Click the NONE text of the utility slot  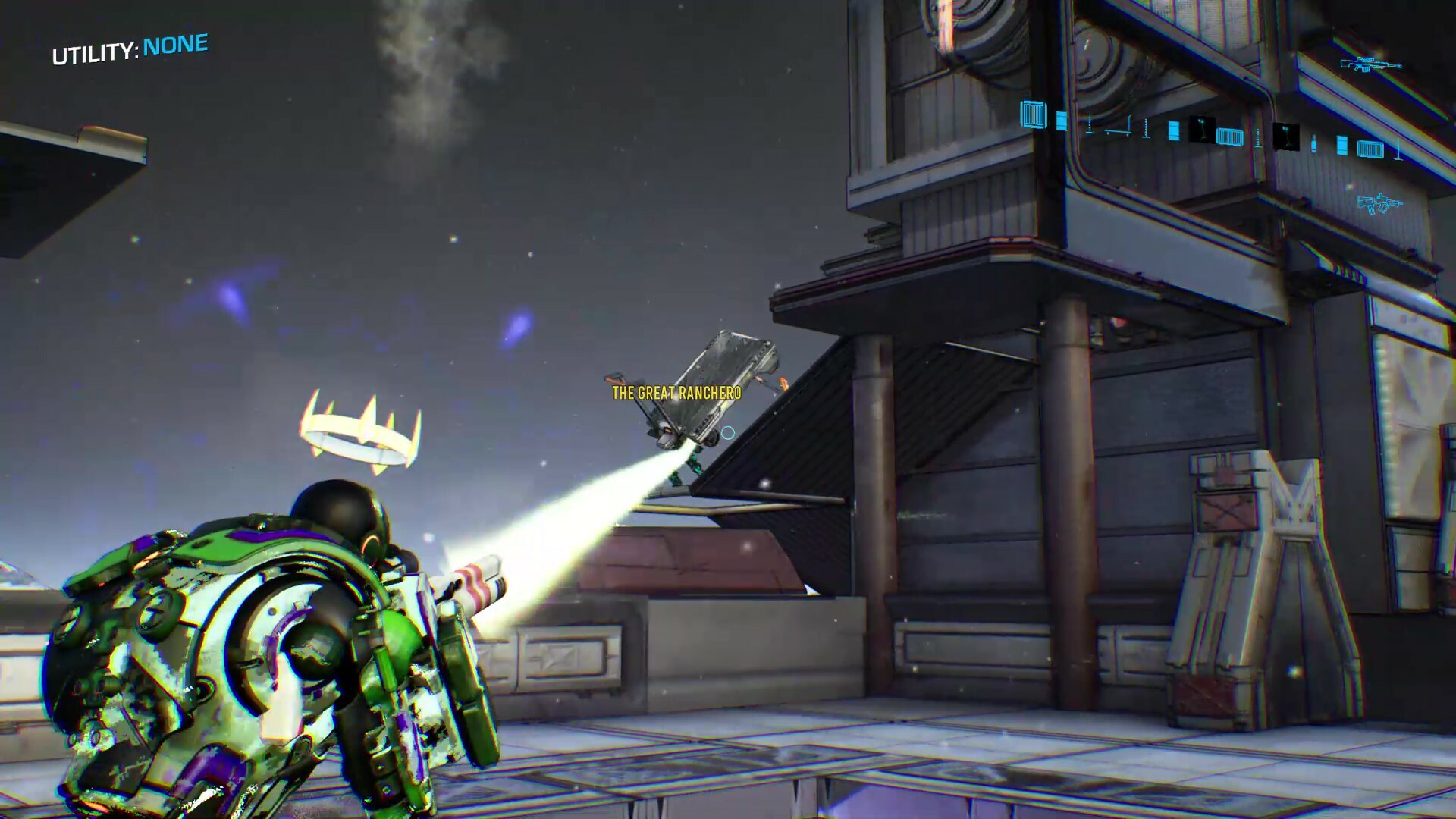tap(174, 44)
